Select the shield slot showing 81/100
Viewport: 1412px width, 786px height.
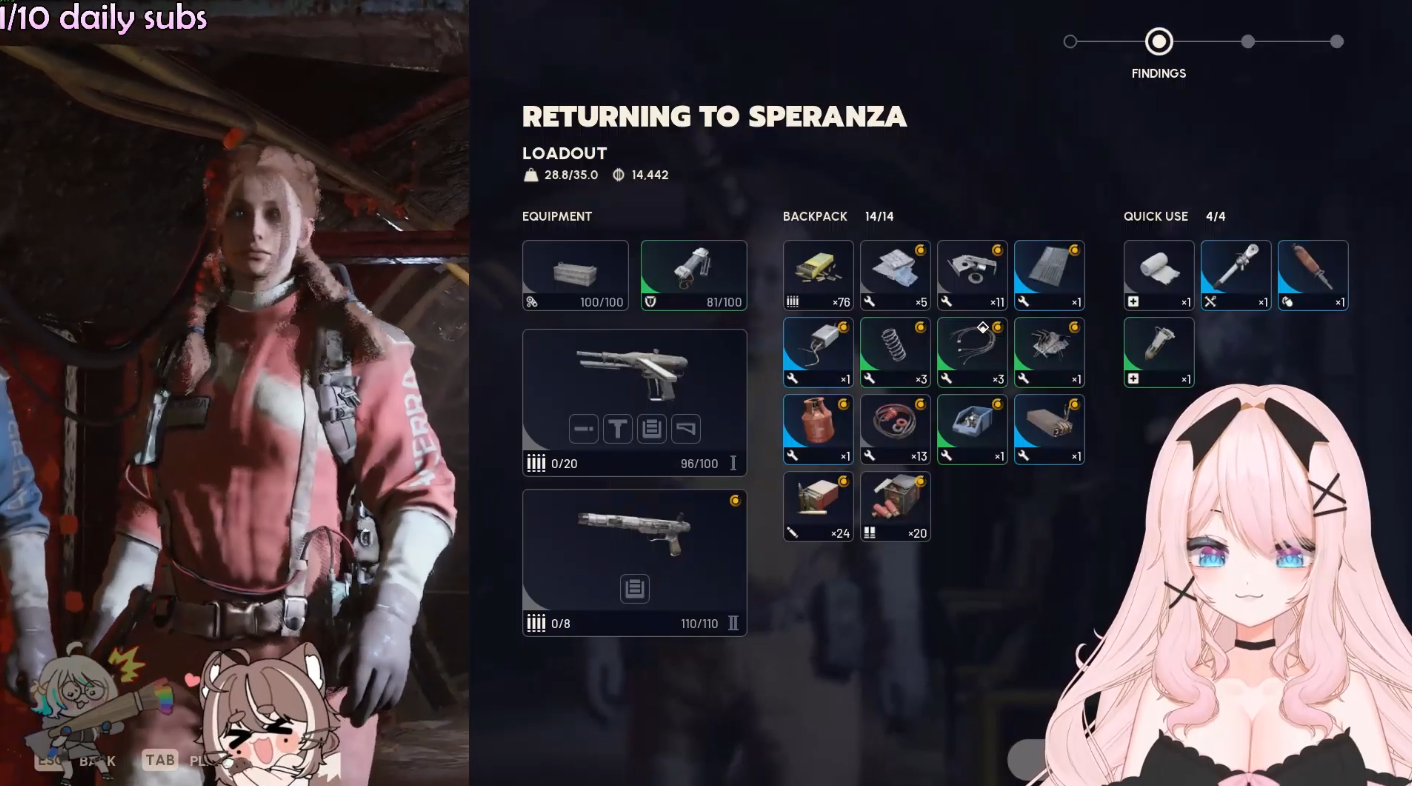(693, 275)
